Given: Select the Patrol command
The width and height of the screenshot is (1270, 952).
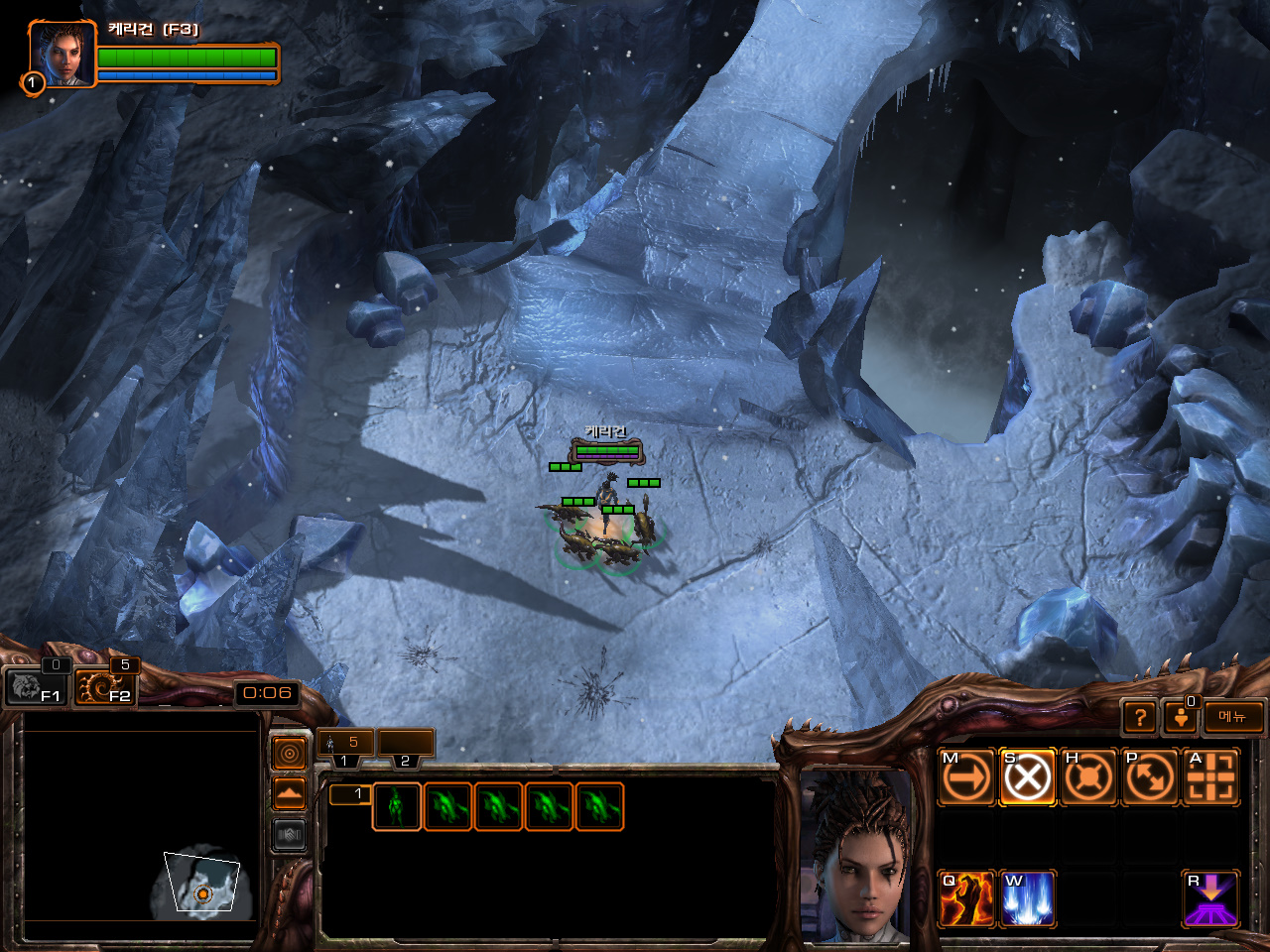Looking at the screenshot, I should [1149, 776].
